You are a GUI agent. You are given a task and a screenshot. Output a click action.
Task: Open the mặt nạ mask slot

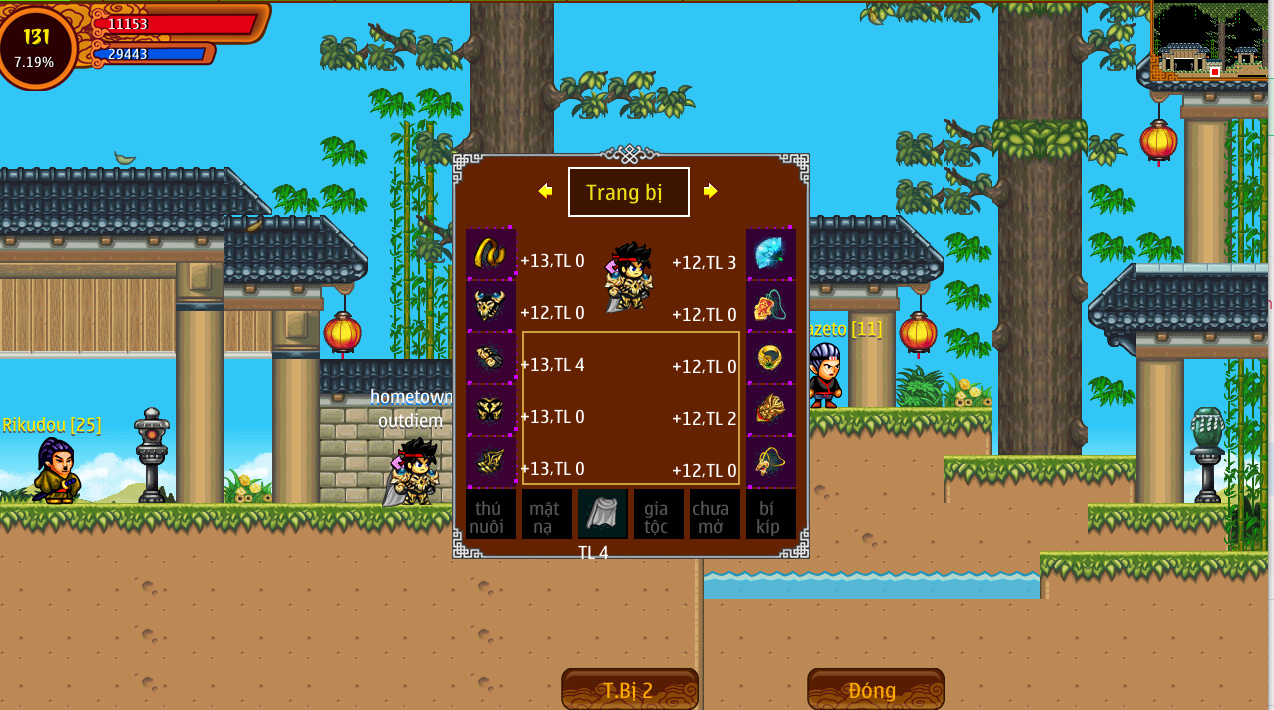point(546,514)
